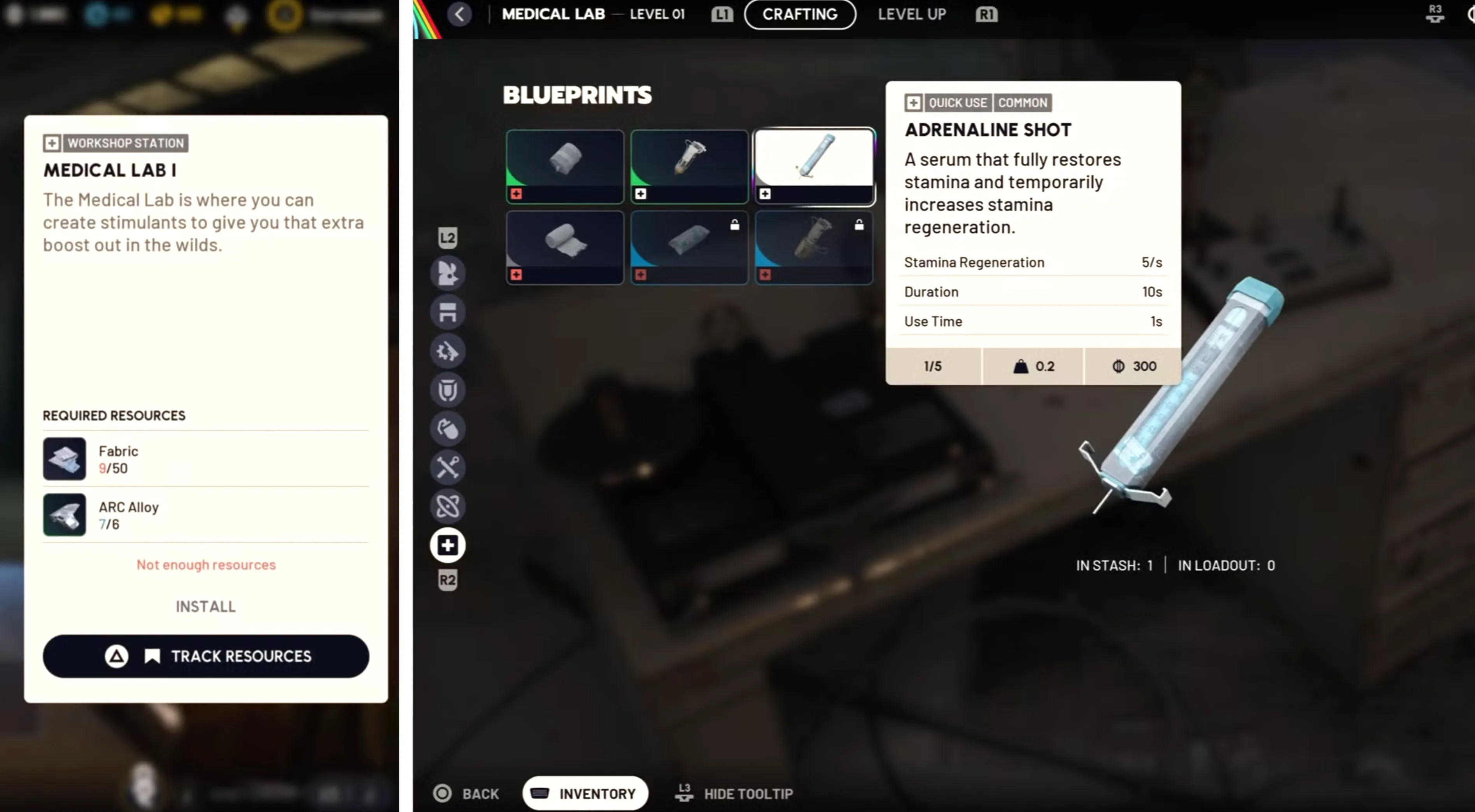1475x812 pixels.
Task: Open the rooster station category
Action: click(448, 273)
